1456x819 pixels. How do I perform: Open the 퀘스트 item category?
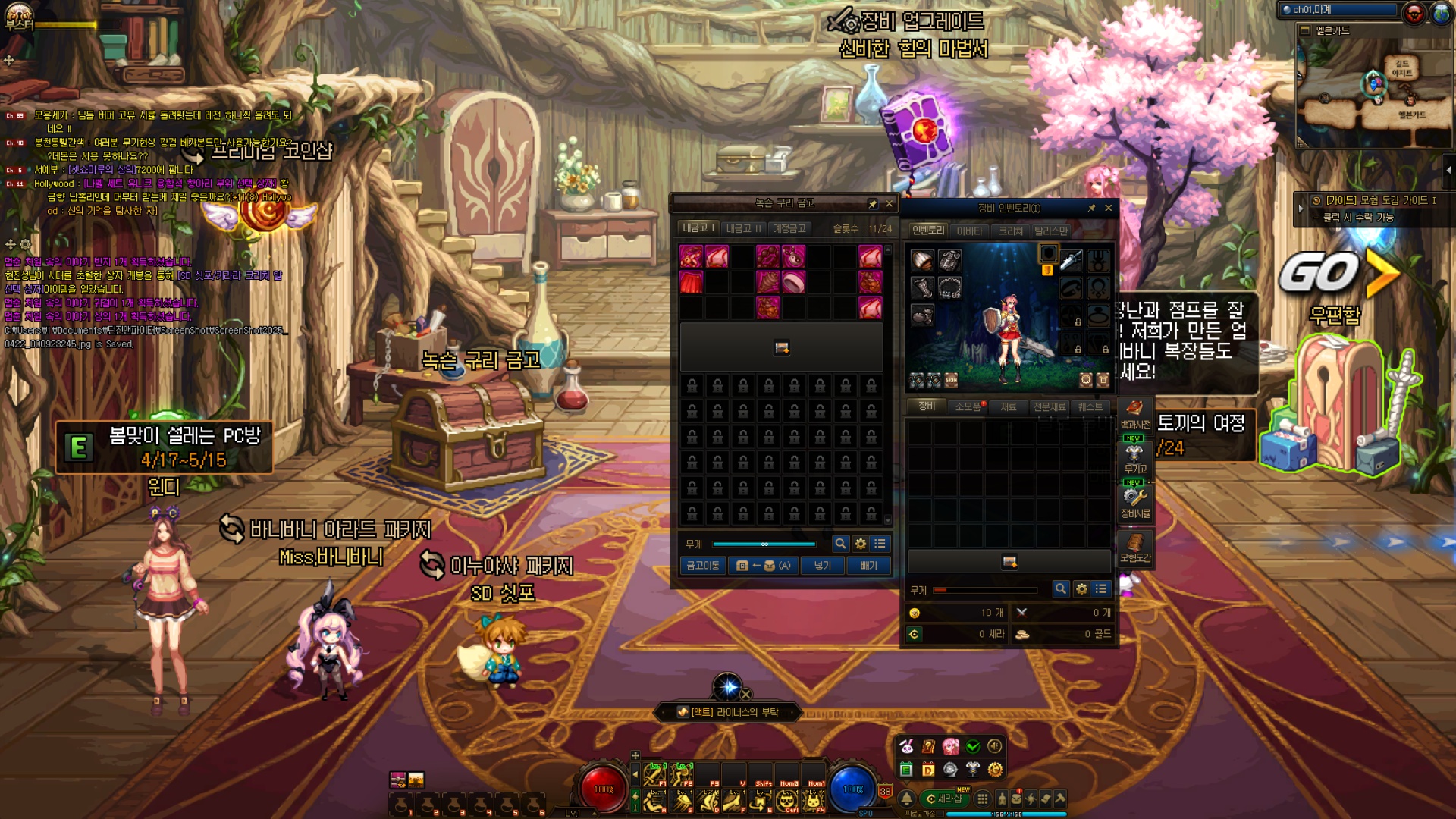click(x=1090, y=407)
